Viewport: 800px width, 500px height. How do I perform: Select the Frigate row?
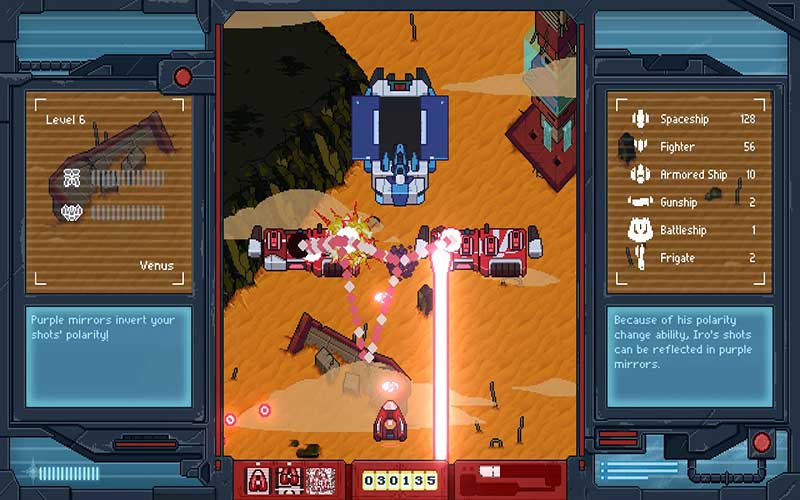[x=690, y=258]
